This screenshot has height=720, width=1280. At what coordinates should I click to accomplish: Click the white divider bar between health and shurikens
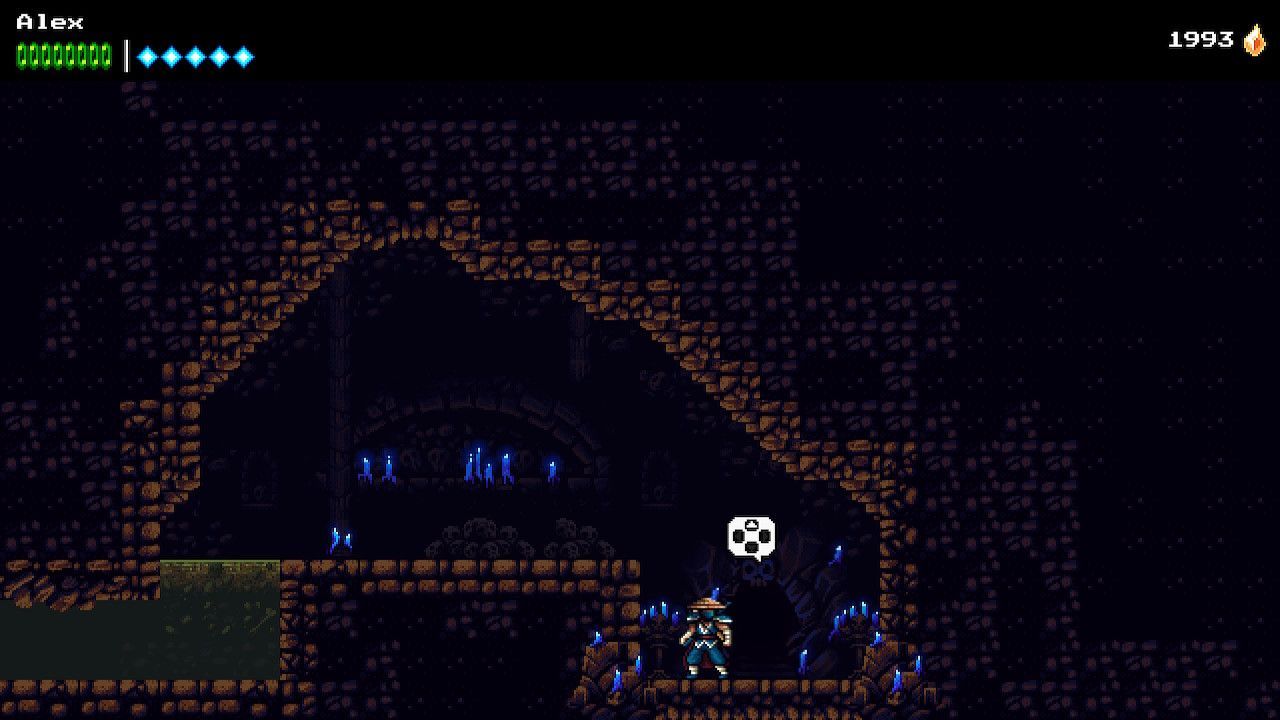coord(124,55)
